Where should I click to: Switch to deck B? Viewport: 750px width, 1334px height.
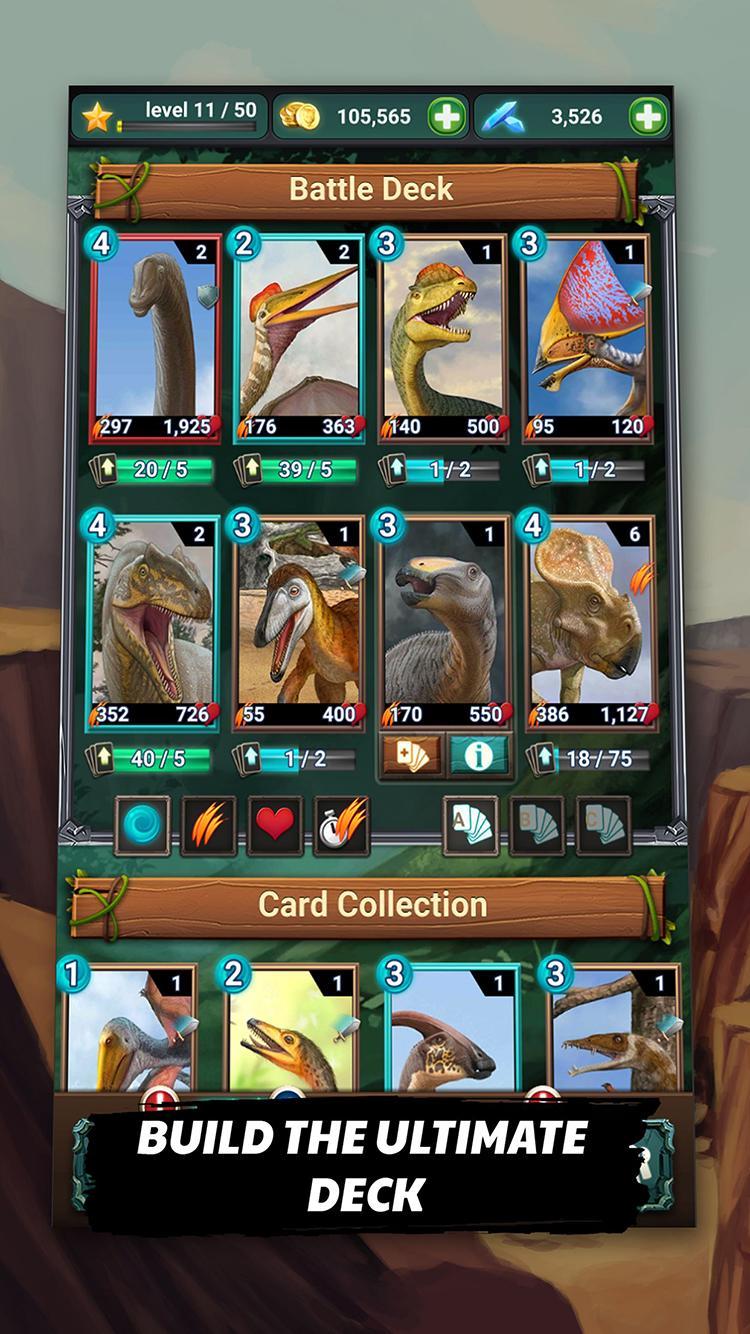click(x=537, y=825)
